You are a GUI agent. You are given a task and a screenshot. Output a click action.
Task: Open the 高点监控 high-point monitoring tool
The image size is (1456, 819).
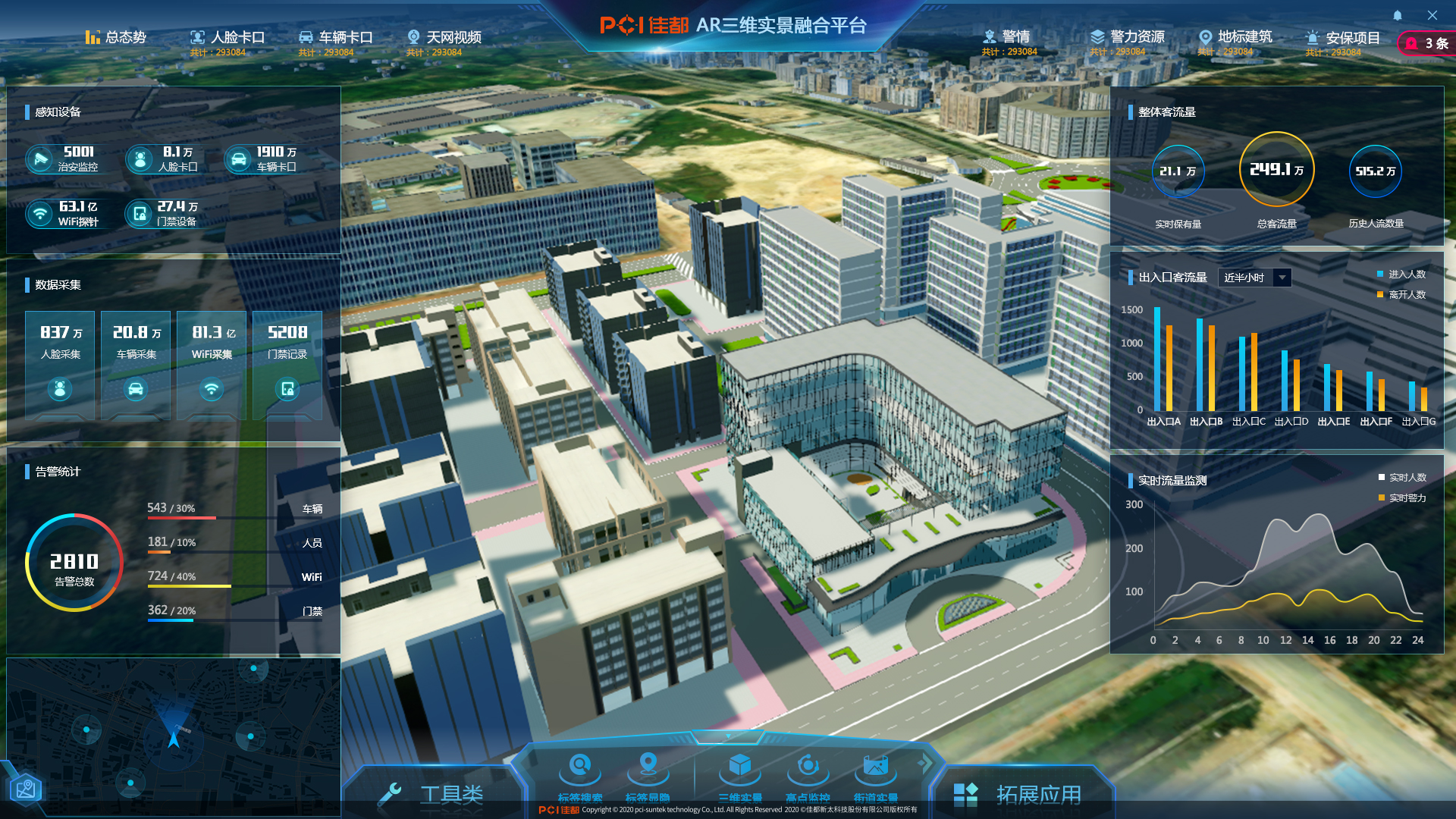[808, 775]
